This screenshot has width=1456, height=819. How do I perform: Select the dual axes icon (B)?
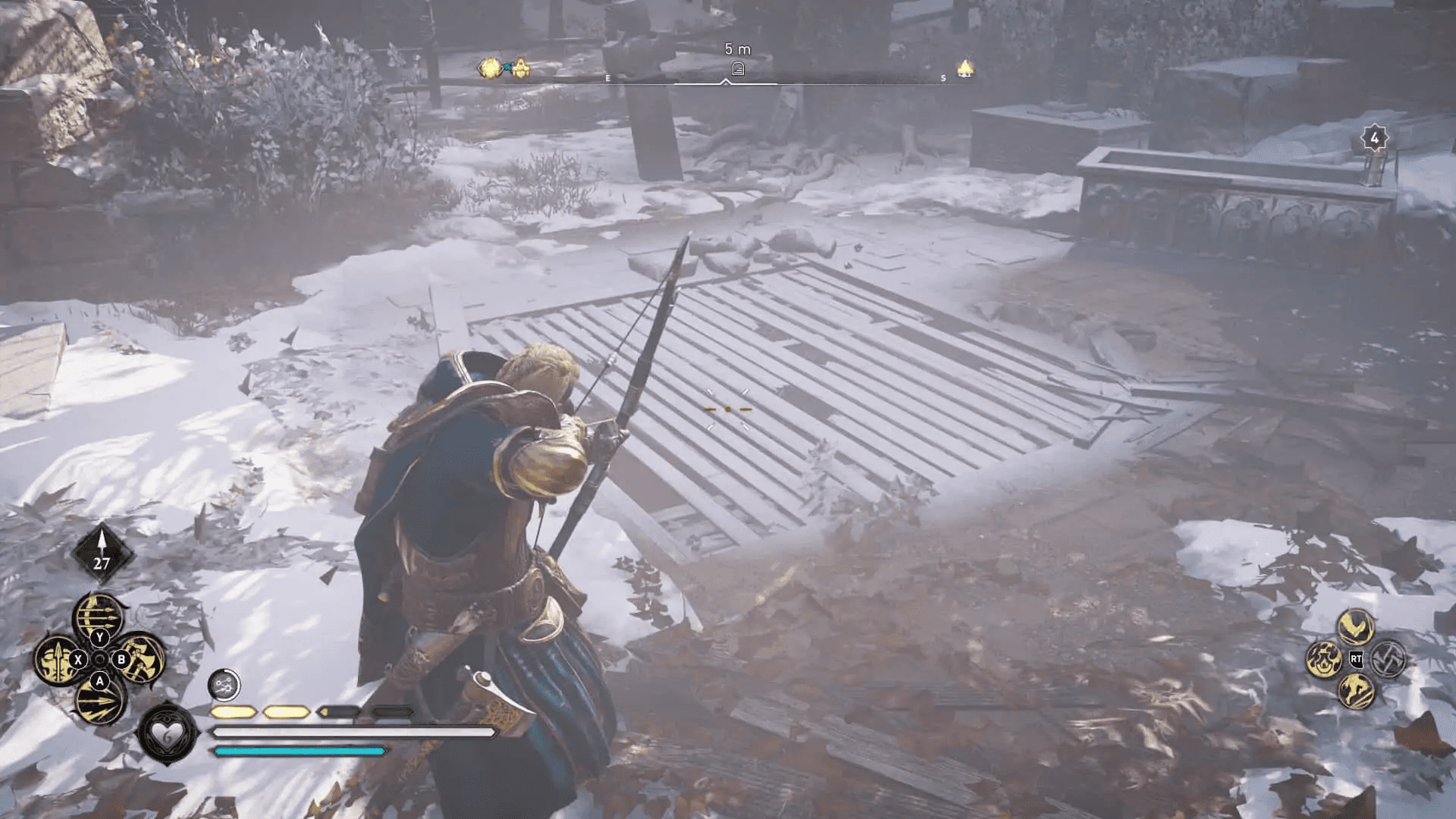pos(140,658)
